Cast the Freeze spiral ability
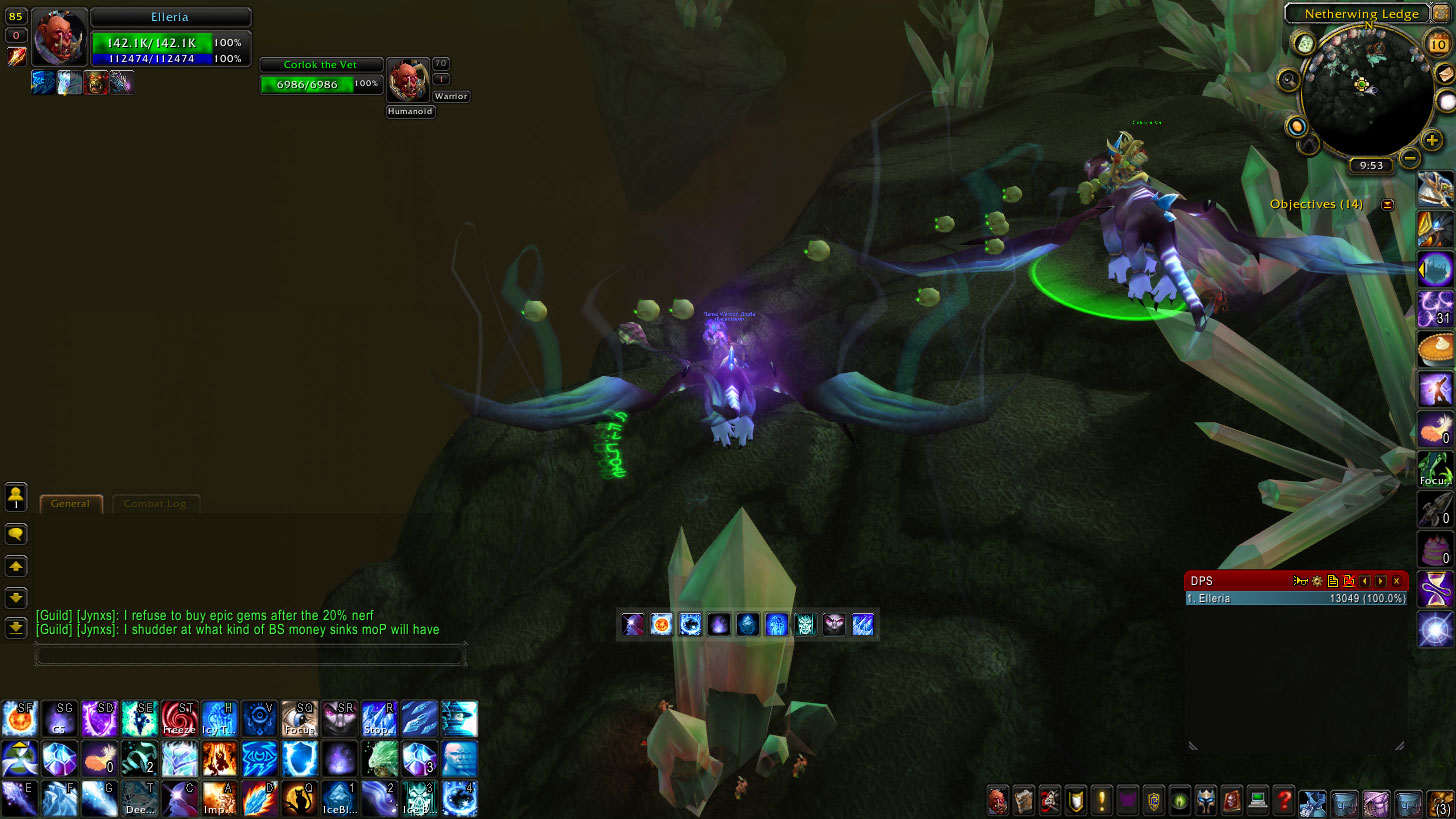This screenshot has width=1456, height=819. [179, 719]
